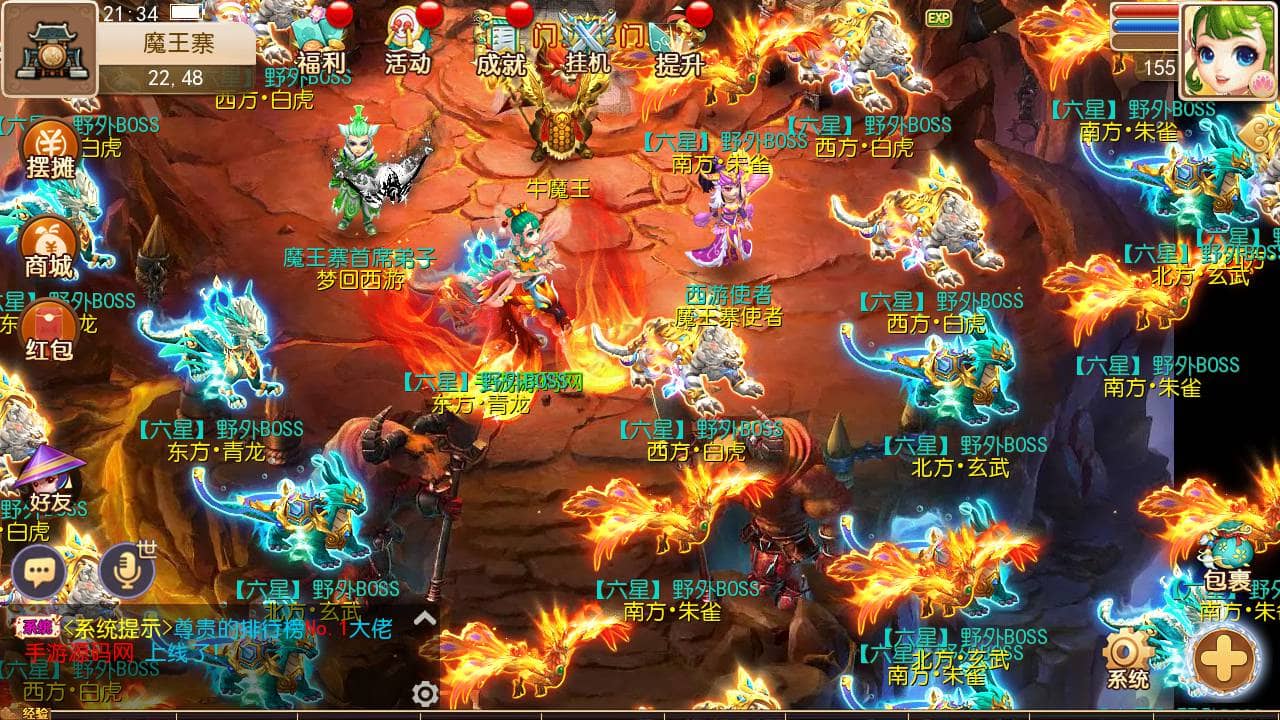Click the EXP bonus badge

point(938,18)
